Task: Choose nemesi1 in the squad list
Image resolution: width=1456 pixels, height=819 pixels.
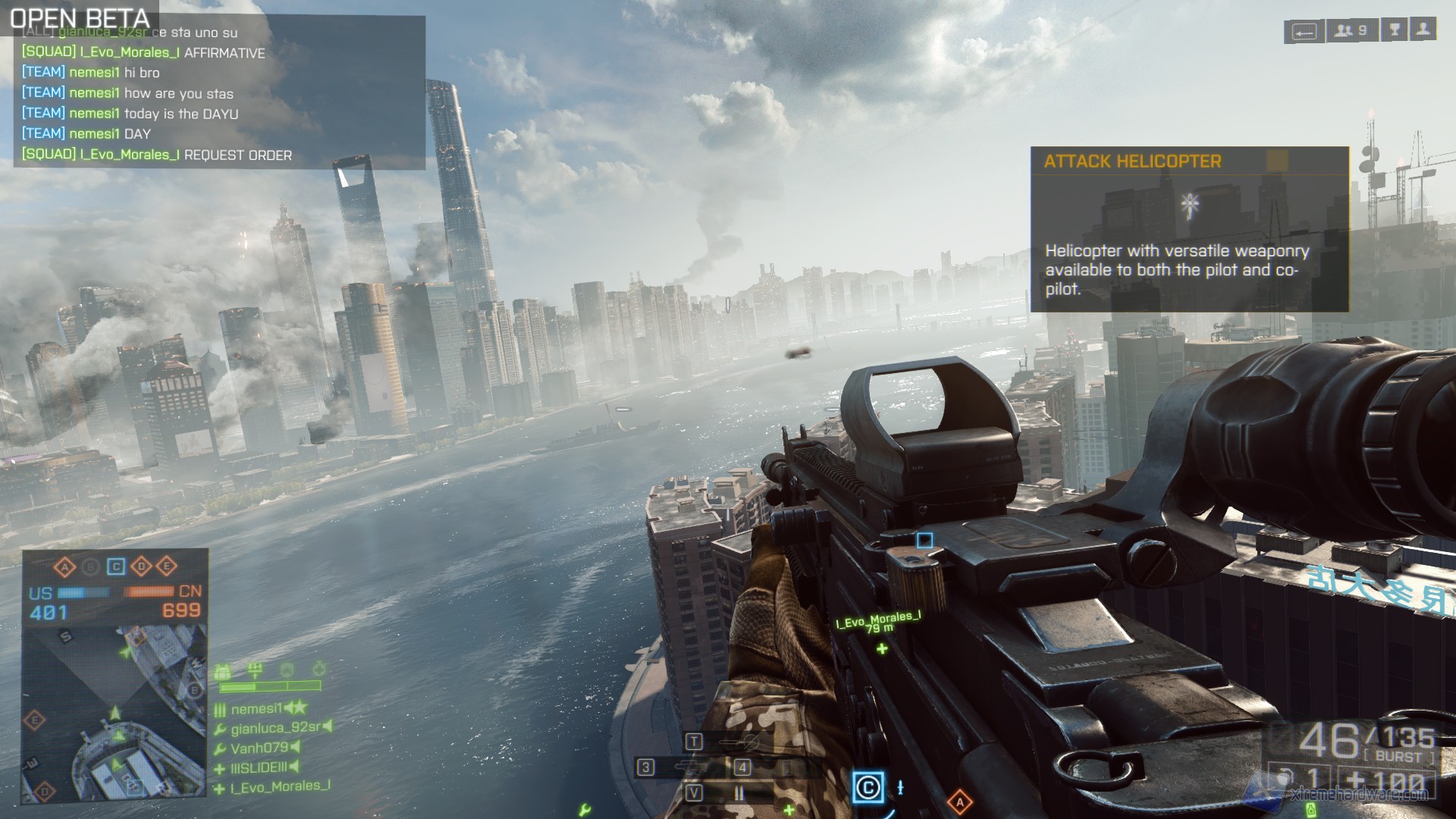Action: point(256,709)
